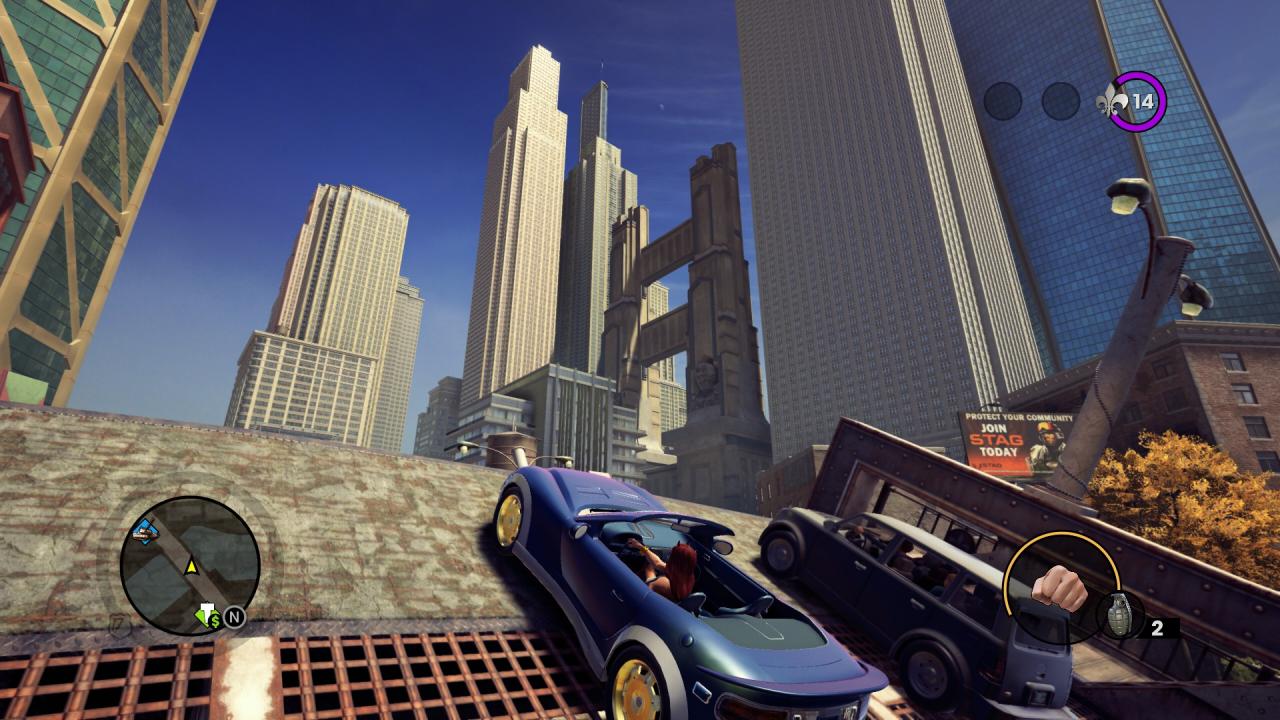Open the circular minimap
This screenshot has width=1280, height=720.
pos(190,566)
